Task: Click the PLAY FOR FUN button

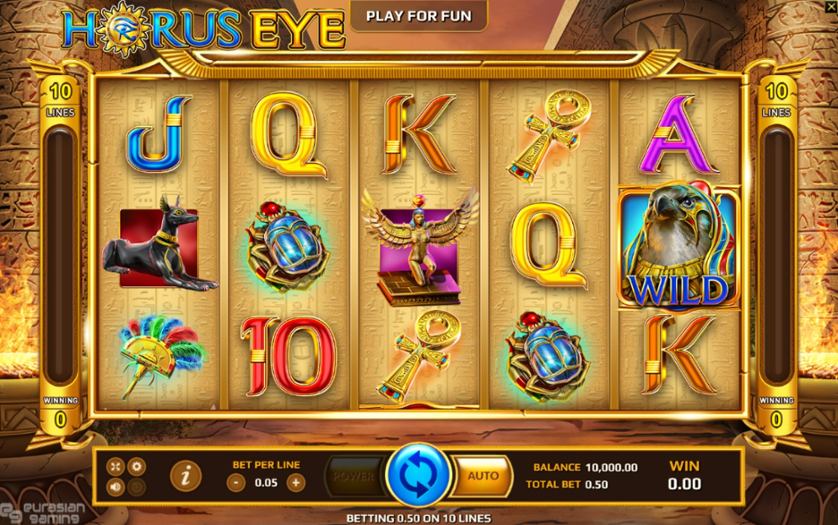Action: [x=419, y=16]
